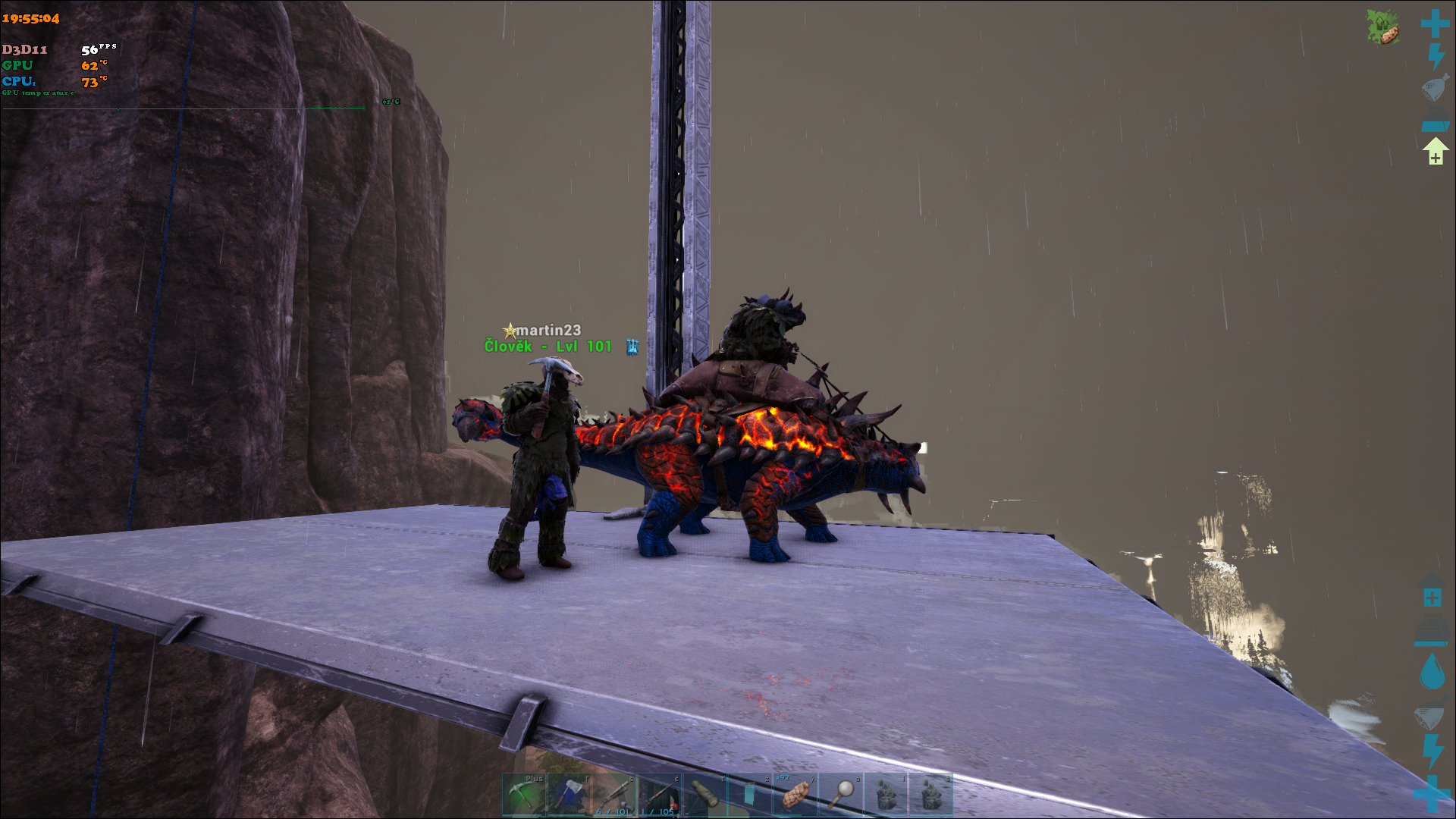Equip the hatchet from the hotbar
Viewport: 1456px width, 819px height.
pos(569,795)
